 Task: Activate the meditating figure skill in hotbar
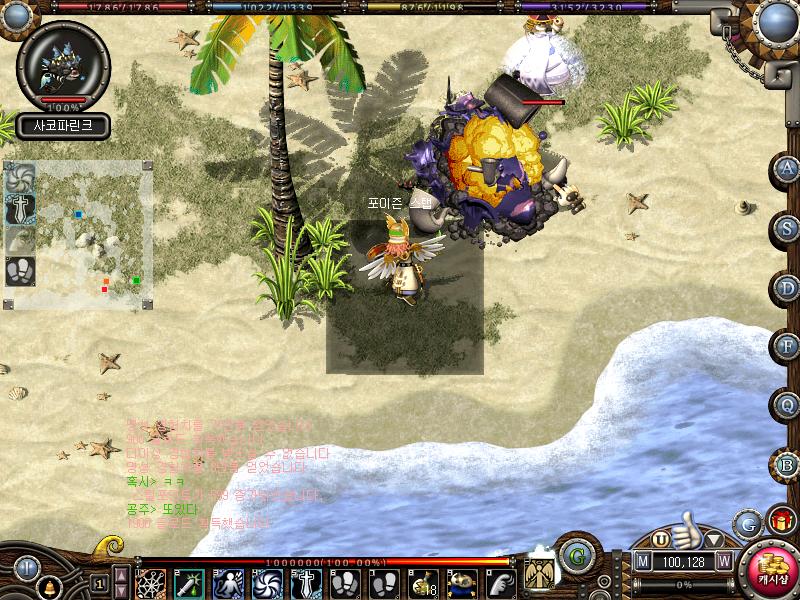229,583
